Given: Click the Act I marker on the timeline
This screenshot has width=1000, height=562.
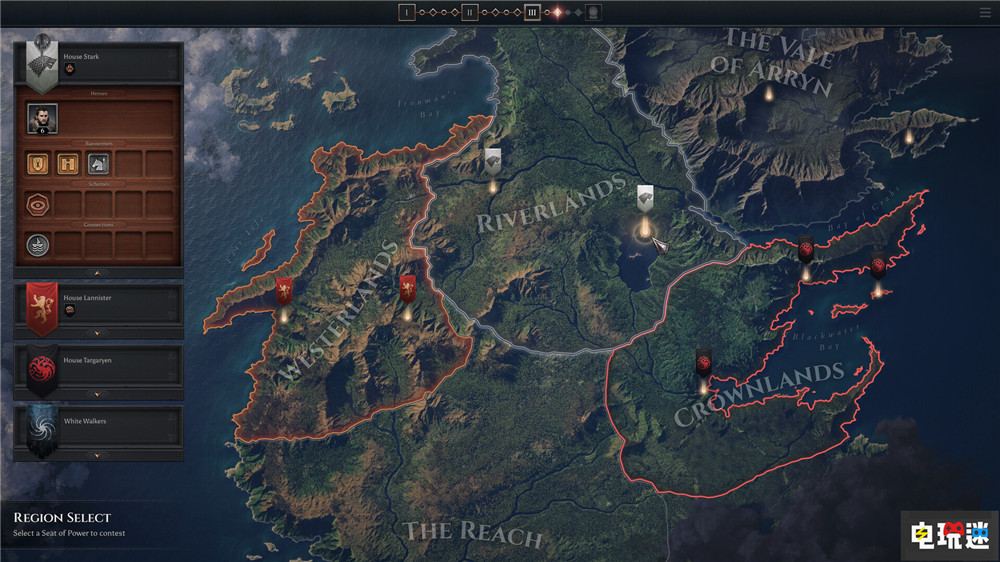Looking at the screenshot, I should point(406,13).
